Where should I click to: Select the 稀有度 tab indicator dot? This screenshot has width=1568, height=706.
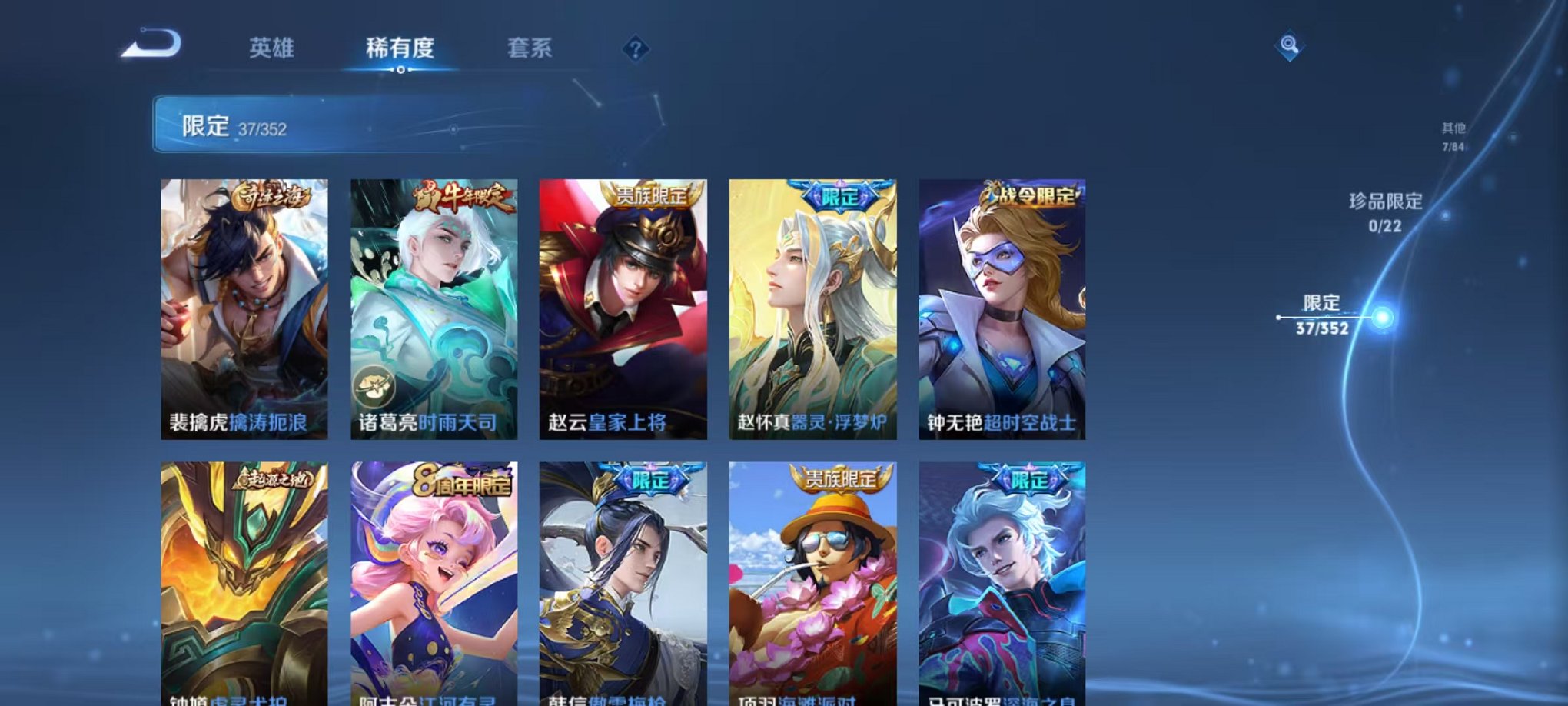tap(400, 69)
